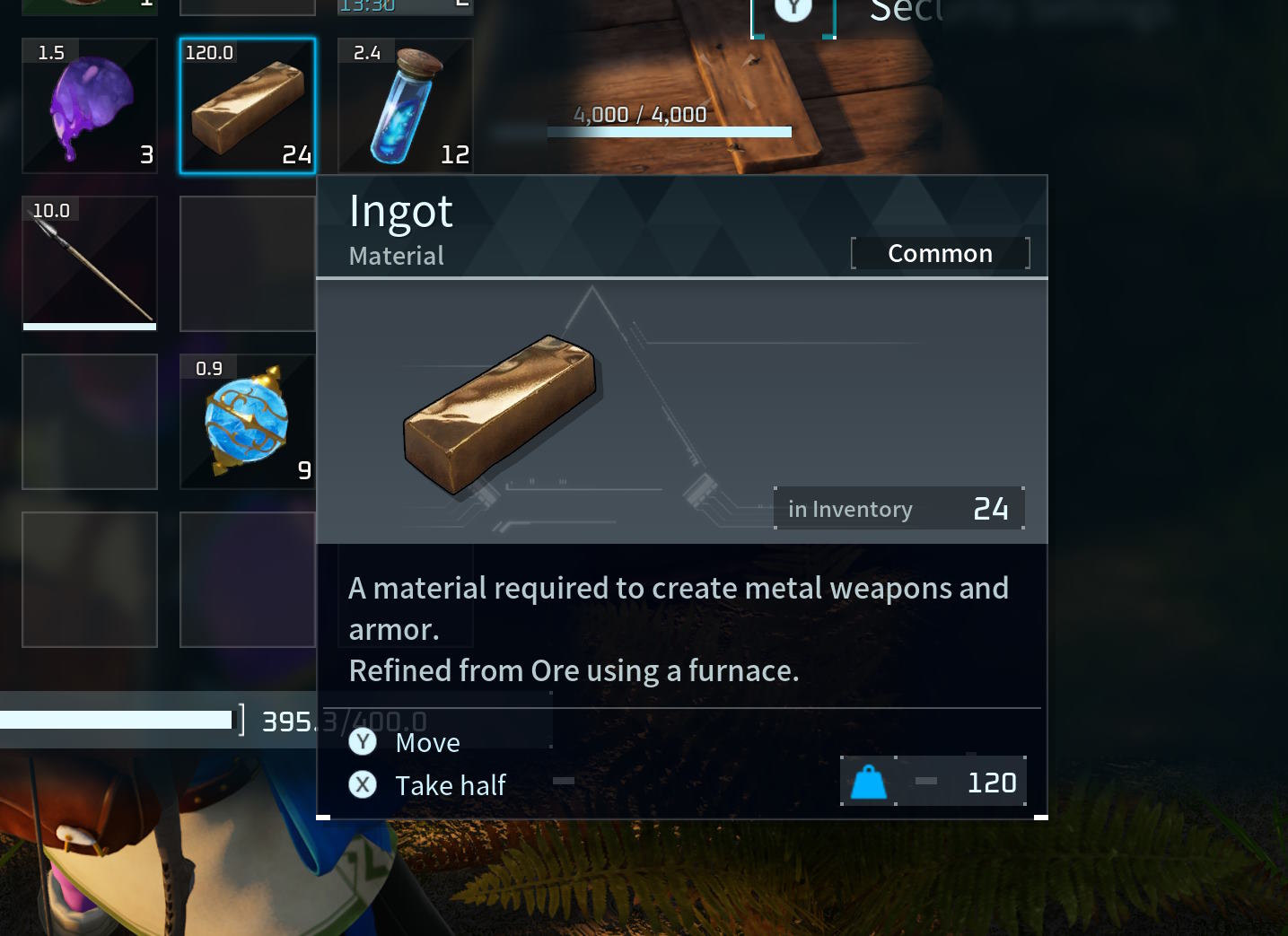This screenshot has height=936, width=1288.
Task: Click the Move action text
Action: [x=427, y=742]
